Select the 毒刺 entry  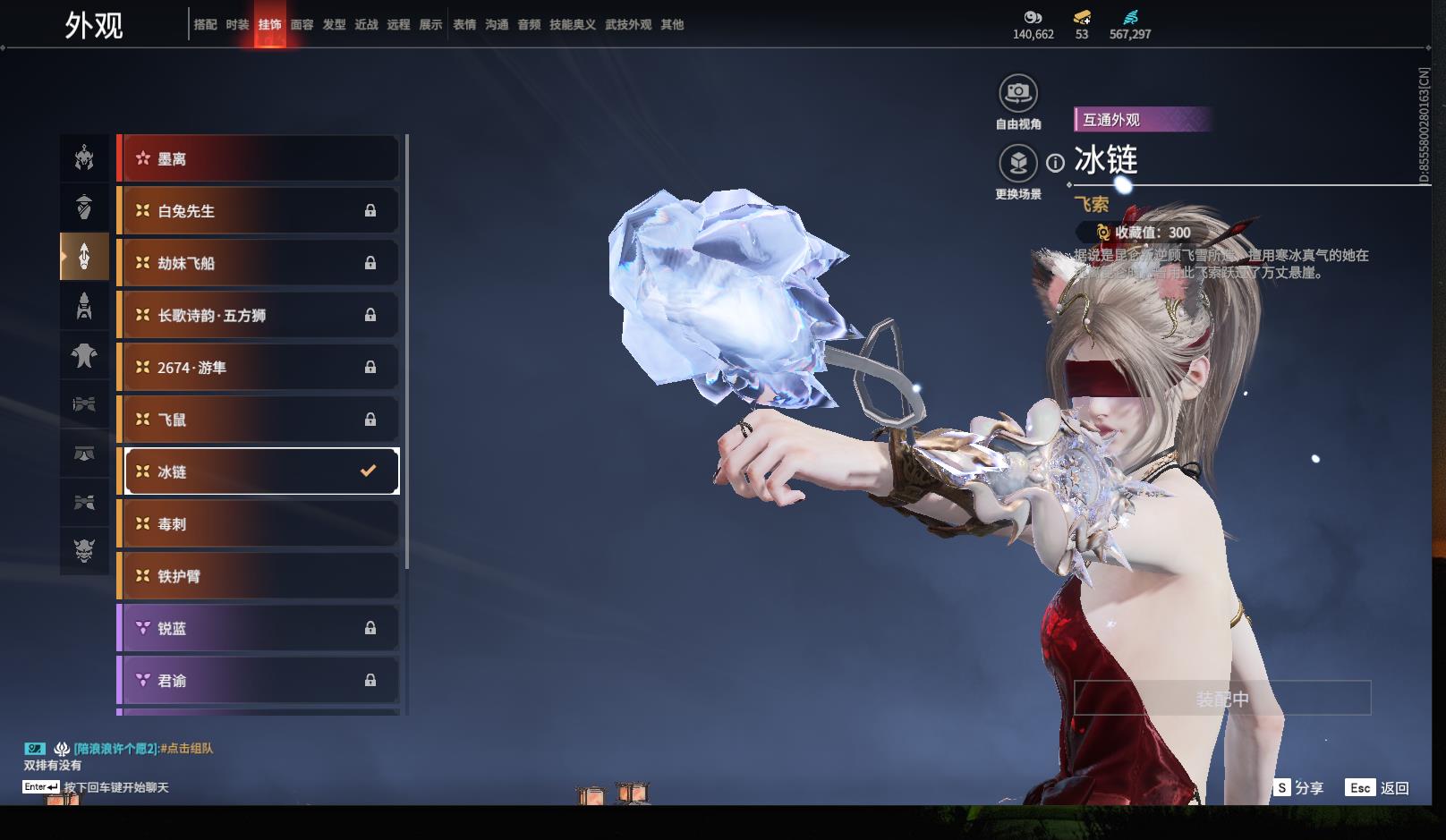(259, 524)
